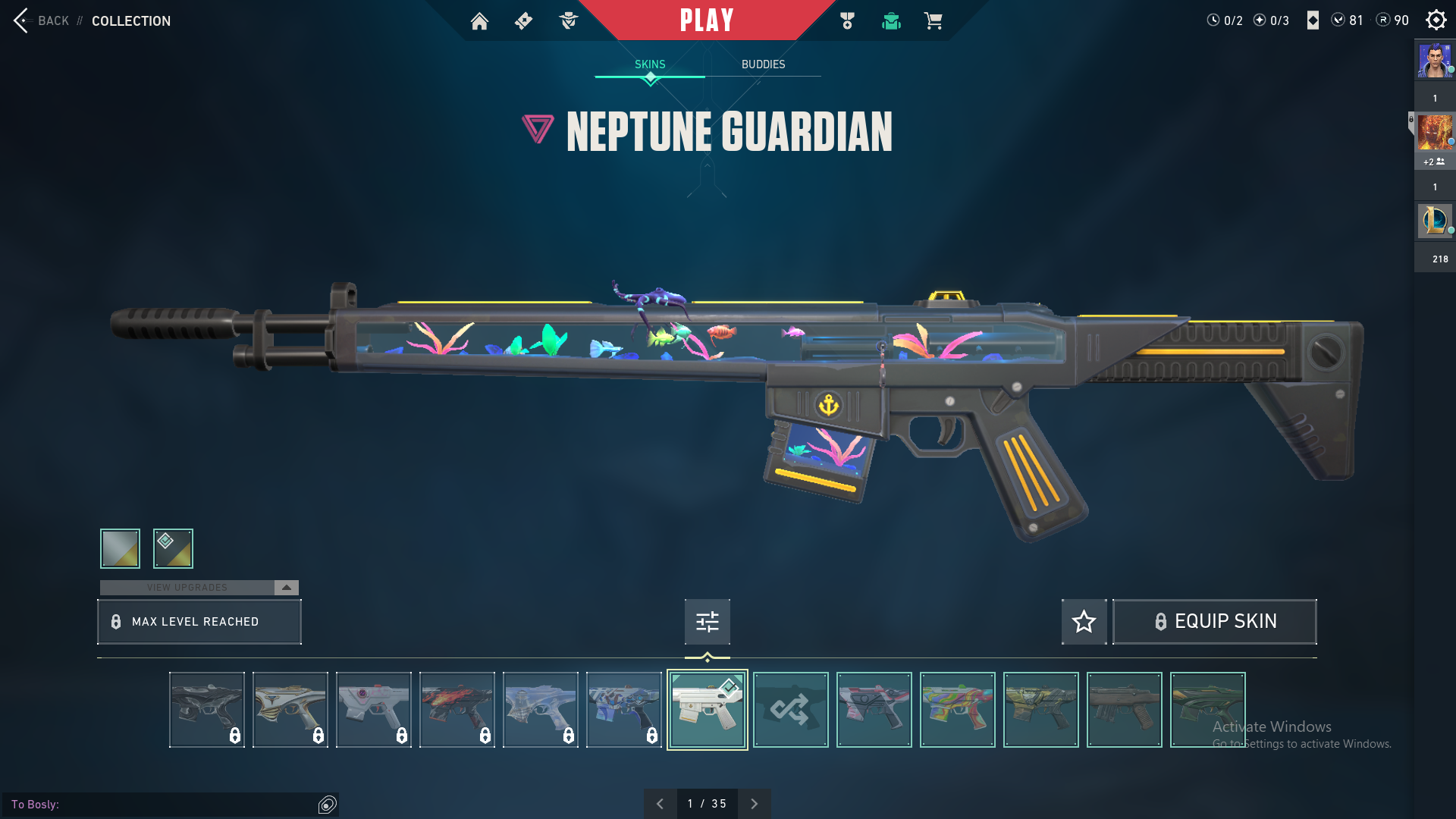Open the skin filter sliders button

click(x=707, y=622)
